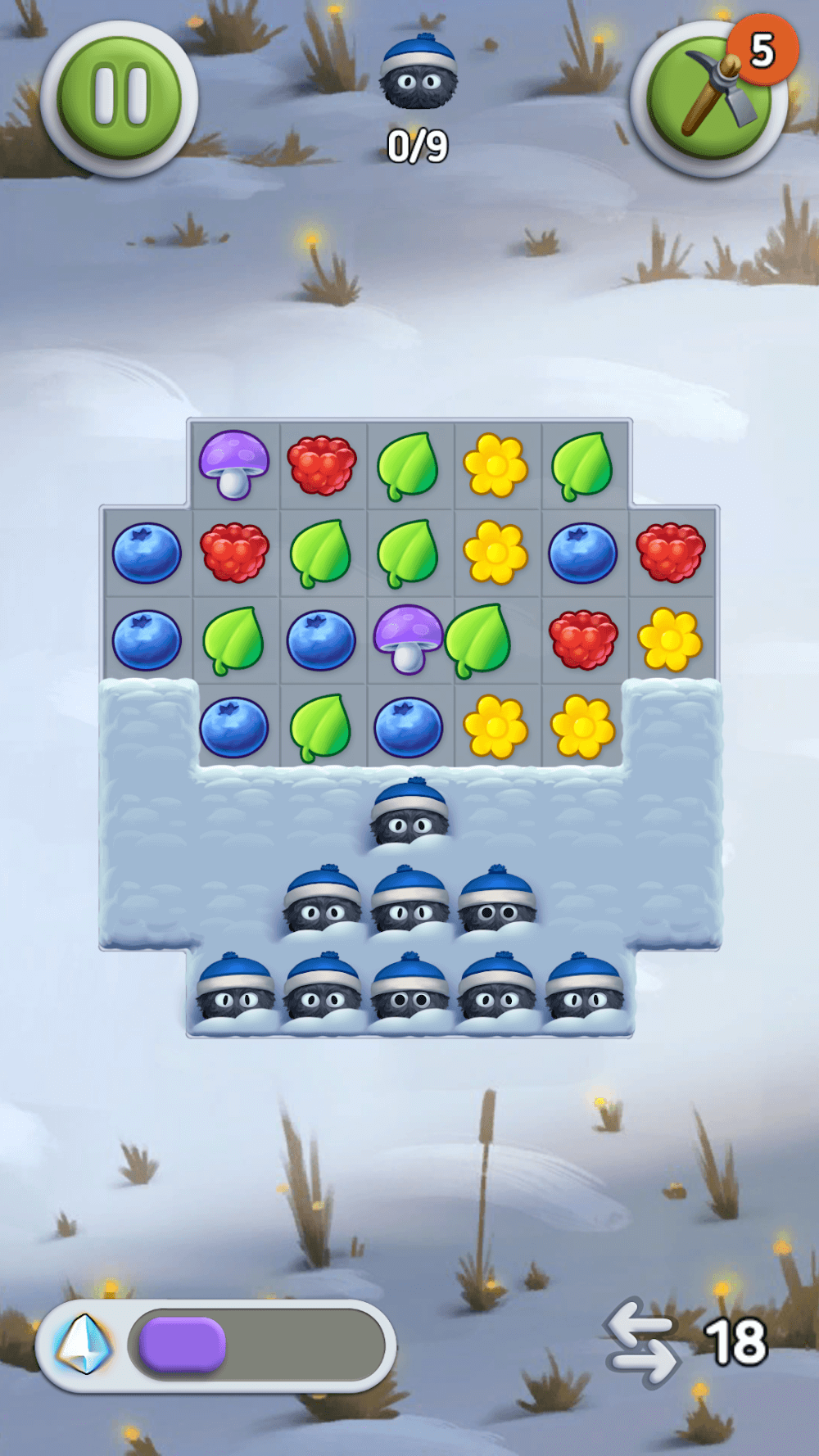Pick the blueberry between yellow flower and raspberry
Screen dimensions: 819x1456
tap(582, 554)
